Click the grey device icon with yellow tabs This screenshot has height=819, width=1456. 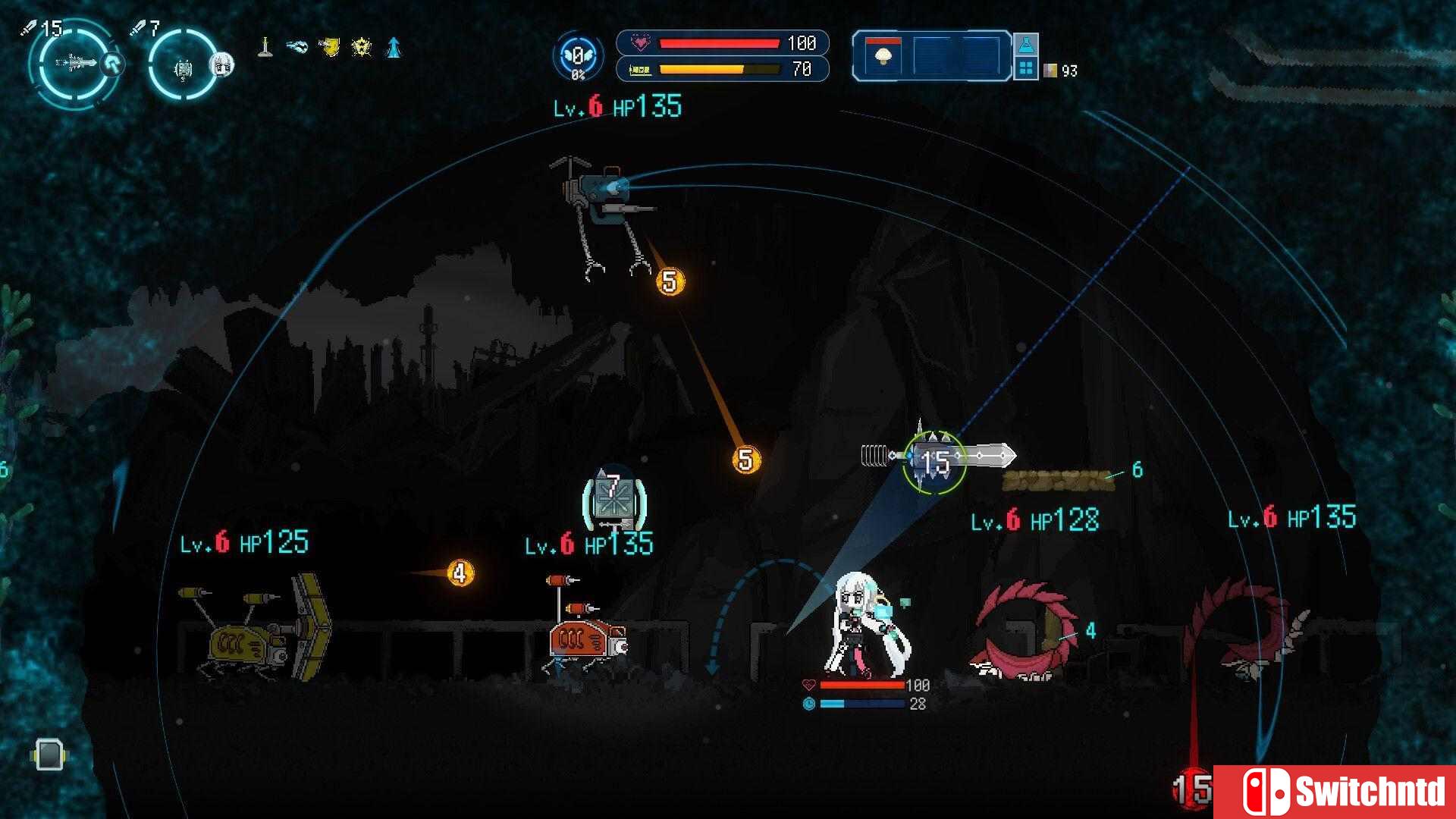click(x=49, y=755)
